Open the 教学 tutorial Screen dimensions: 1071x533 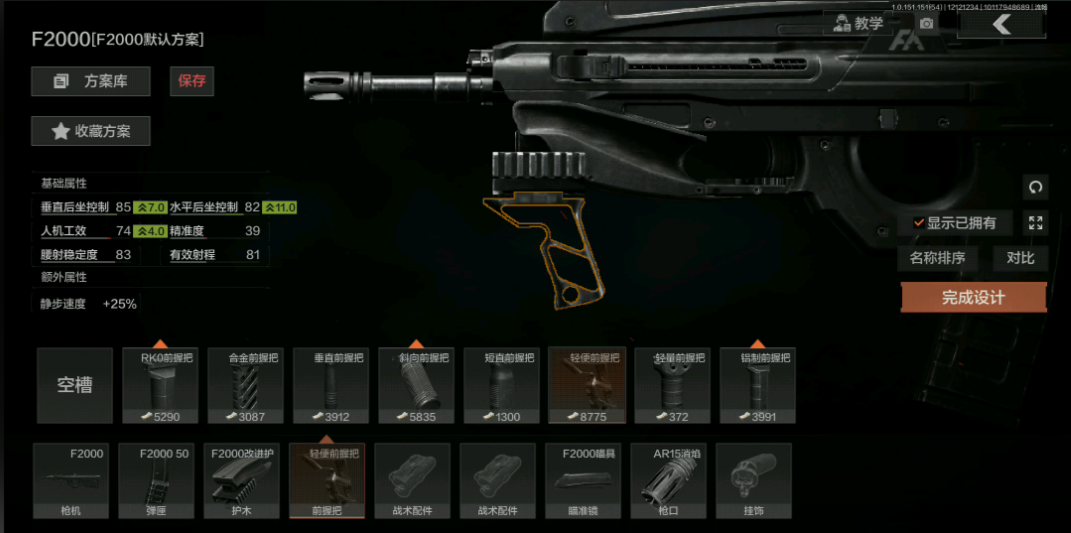click(x=858, y=23)
